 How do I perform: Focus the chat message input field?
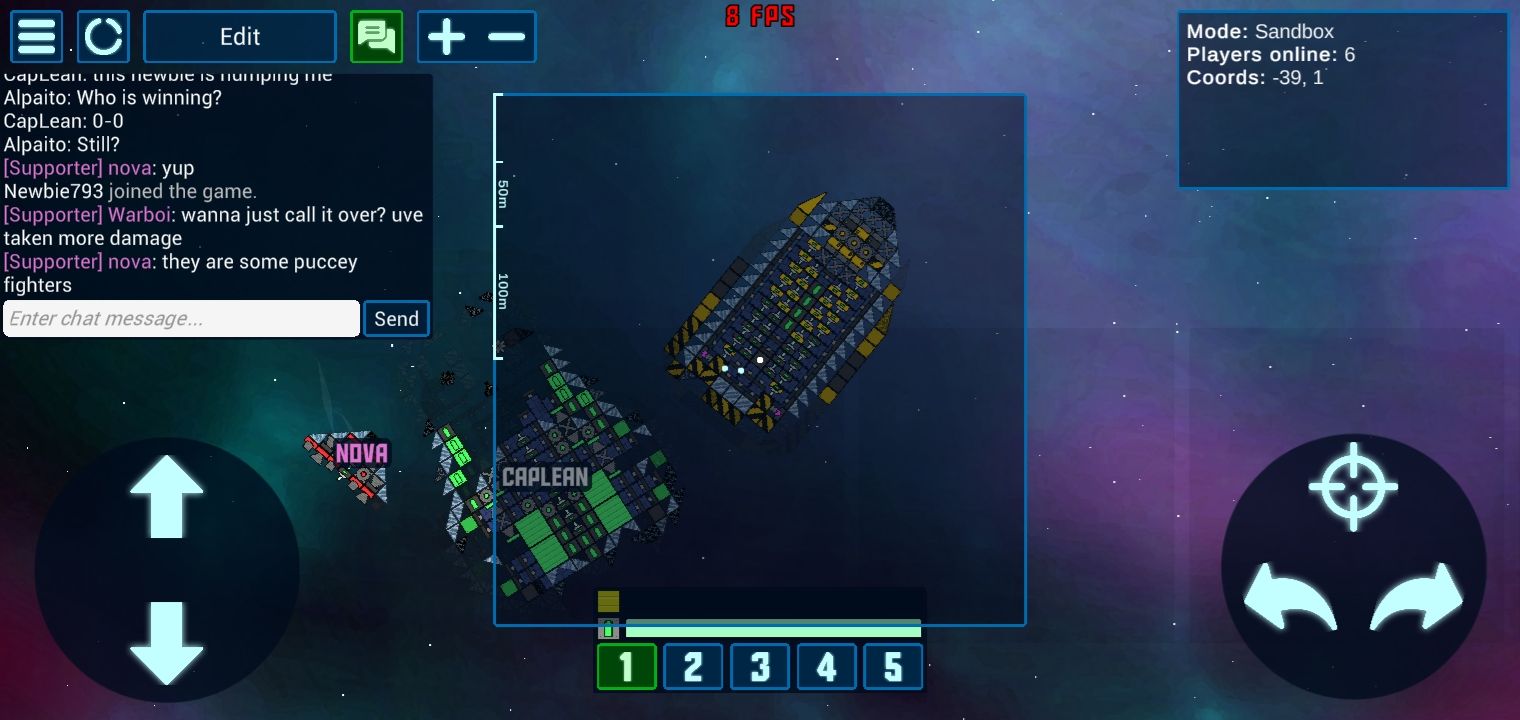(181, 319)
